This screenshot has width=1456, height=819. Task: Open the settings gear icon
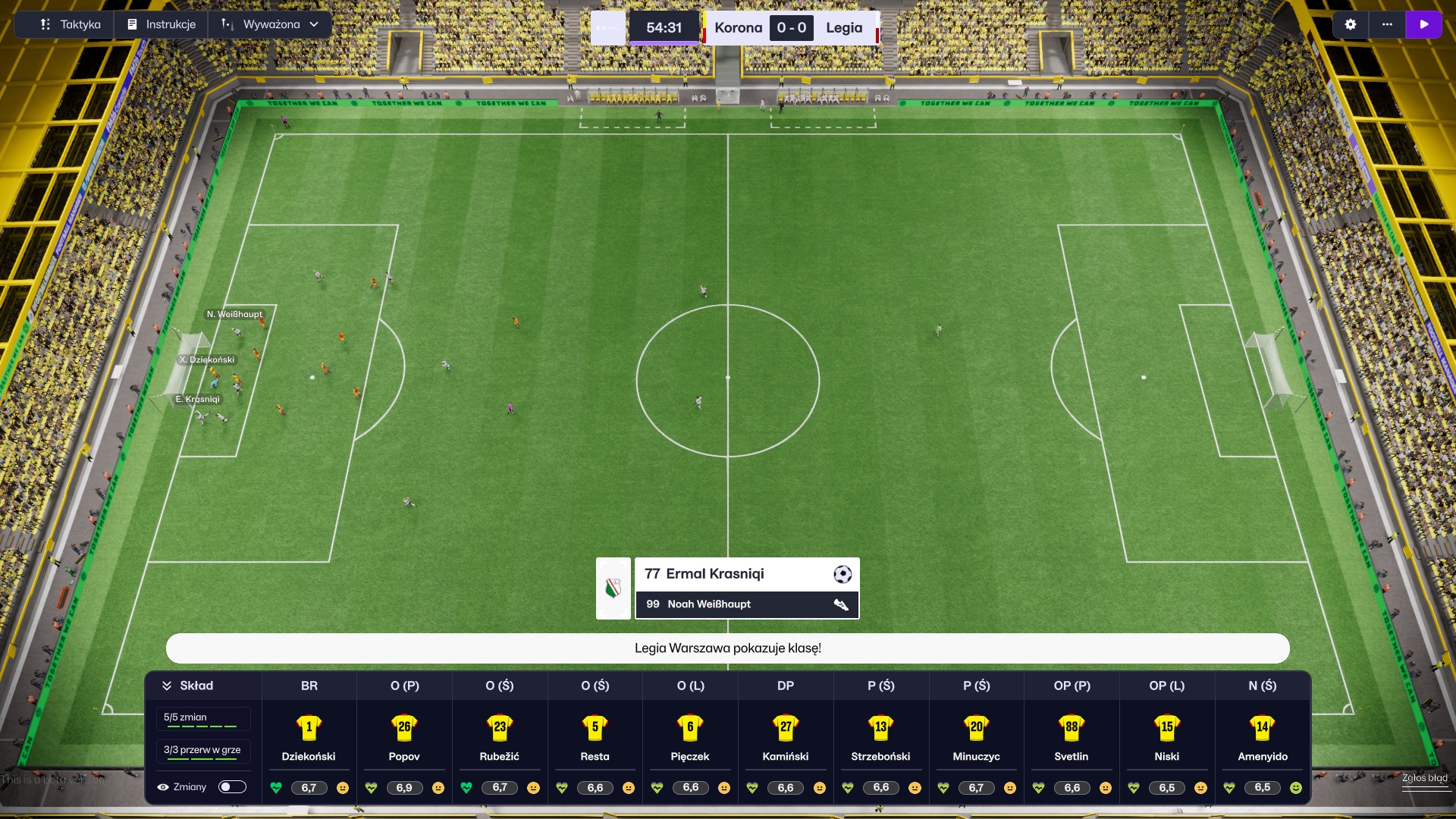(x=1351, y=24)
